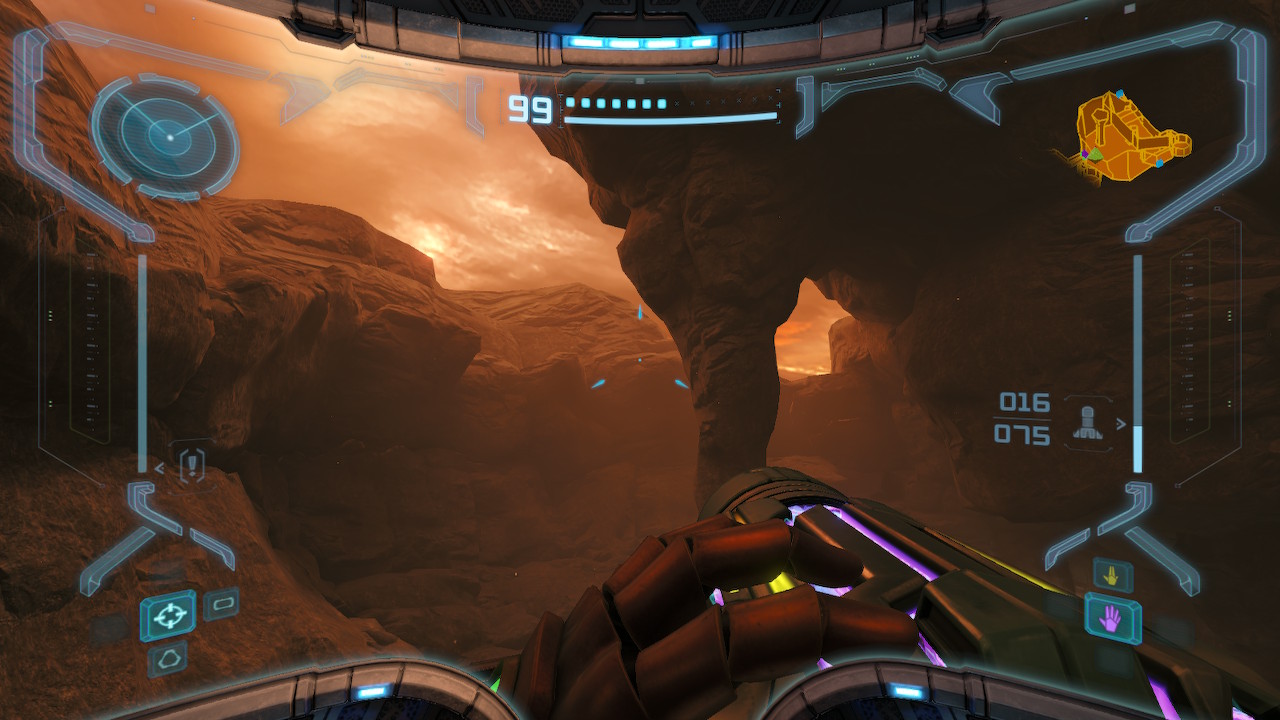Image resolution: width=1280 pixels, height=720 pixels.
Task: Select the Combat Visor crosshair icon
Action: (168, 615)
